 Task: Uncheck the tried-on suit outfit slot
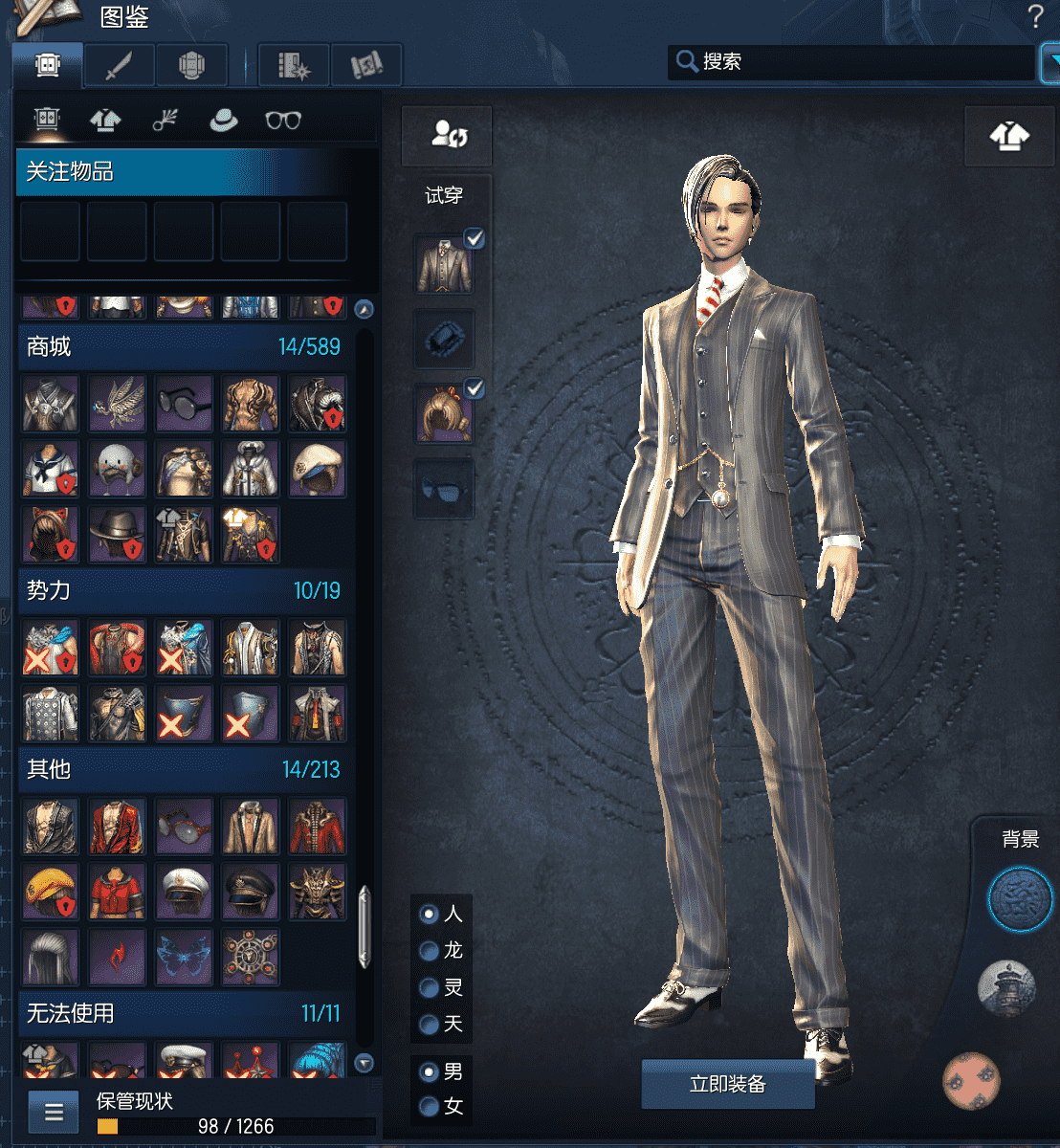(x=474, y=239)
